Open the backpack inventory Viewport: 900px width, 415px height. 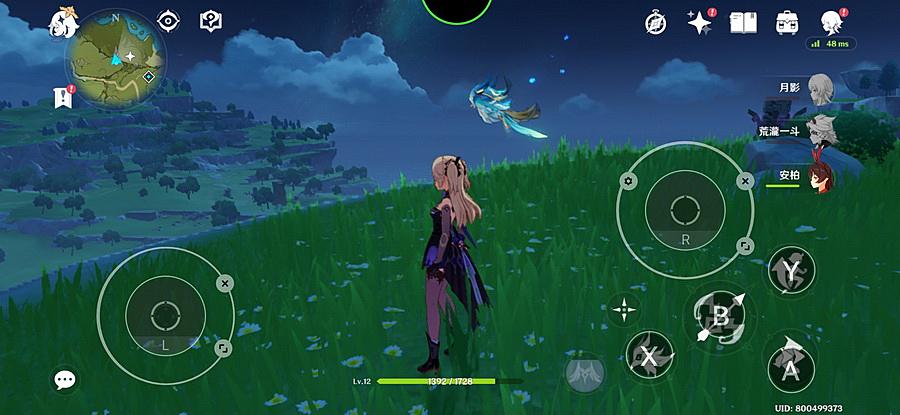[x=787, y=22]
